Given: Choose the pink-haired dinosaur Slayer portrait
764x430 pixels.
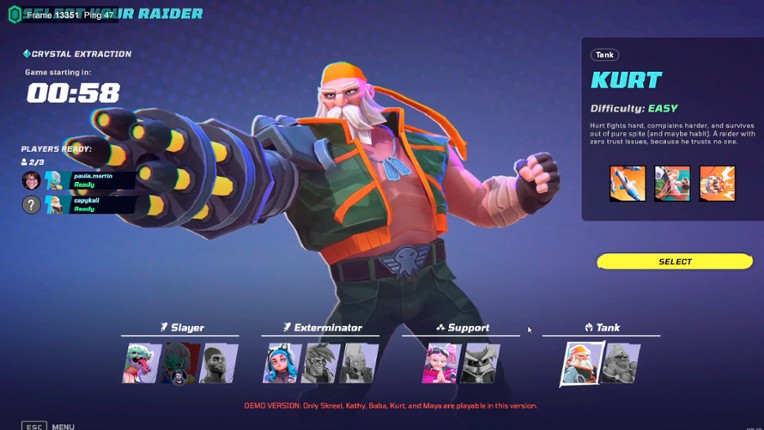Looking at the screenshot, I should 141,363.
